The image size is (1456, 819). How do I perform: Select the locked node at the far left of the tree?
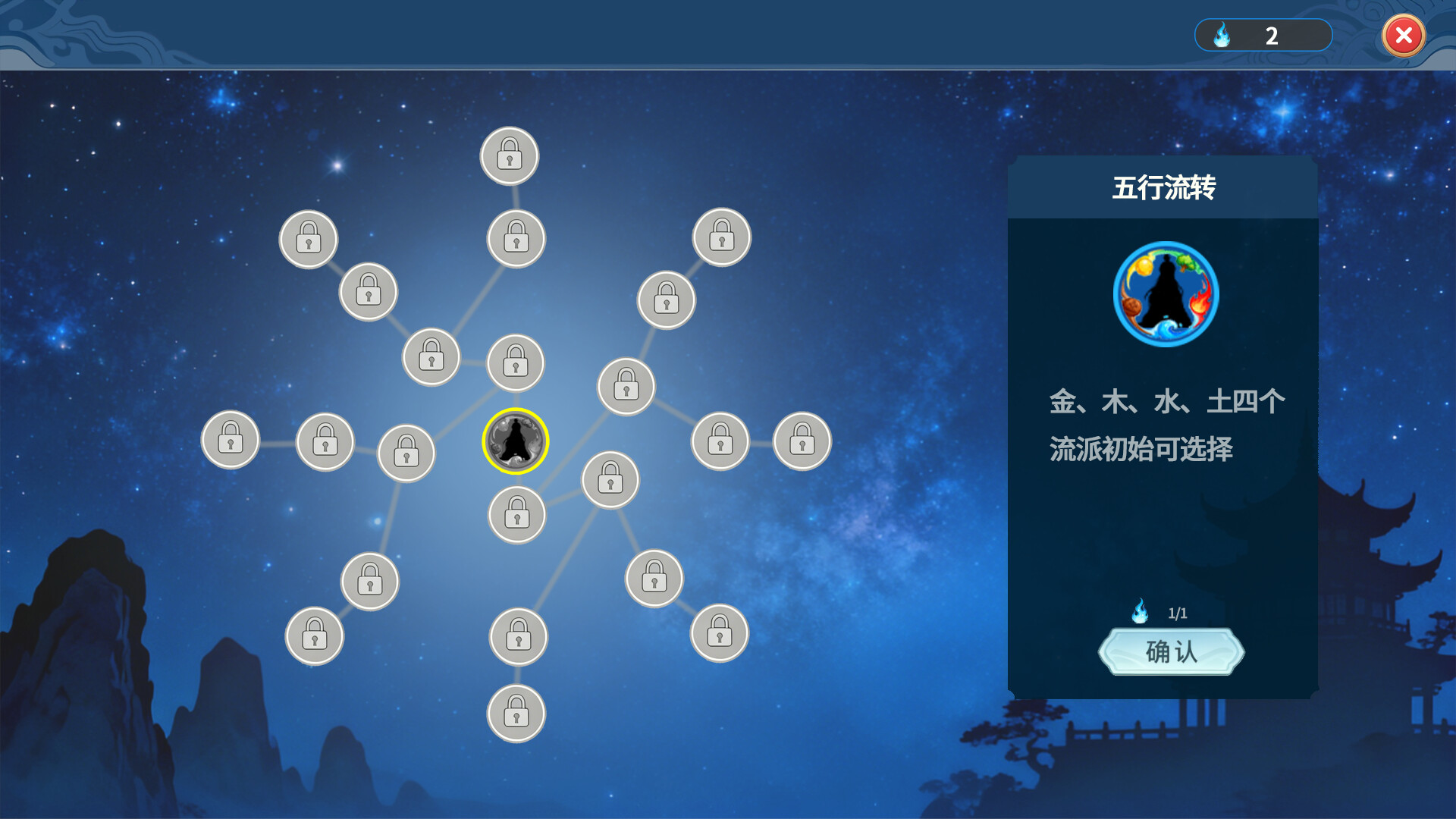(230, 440)
